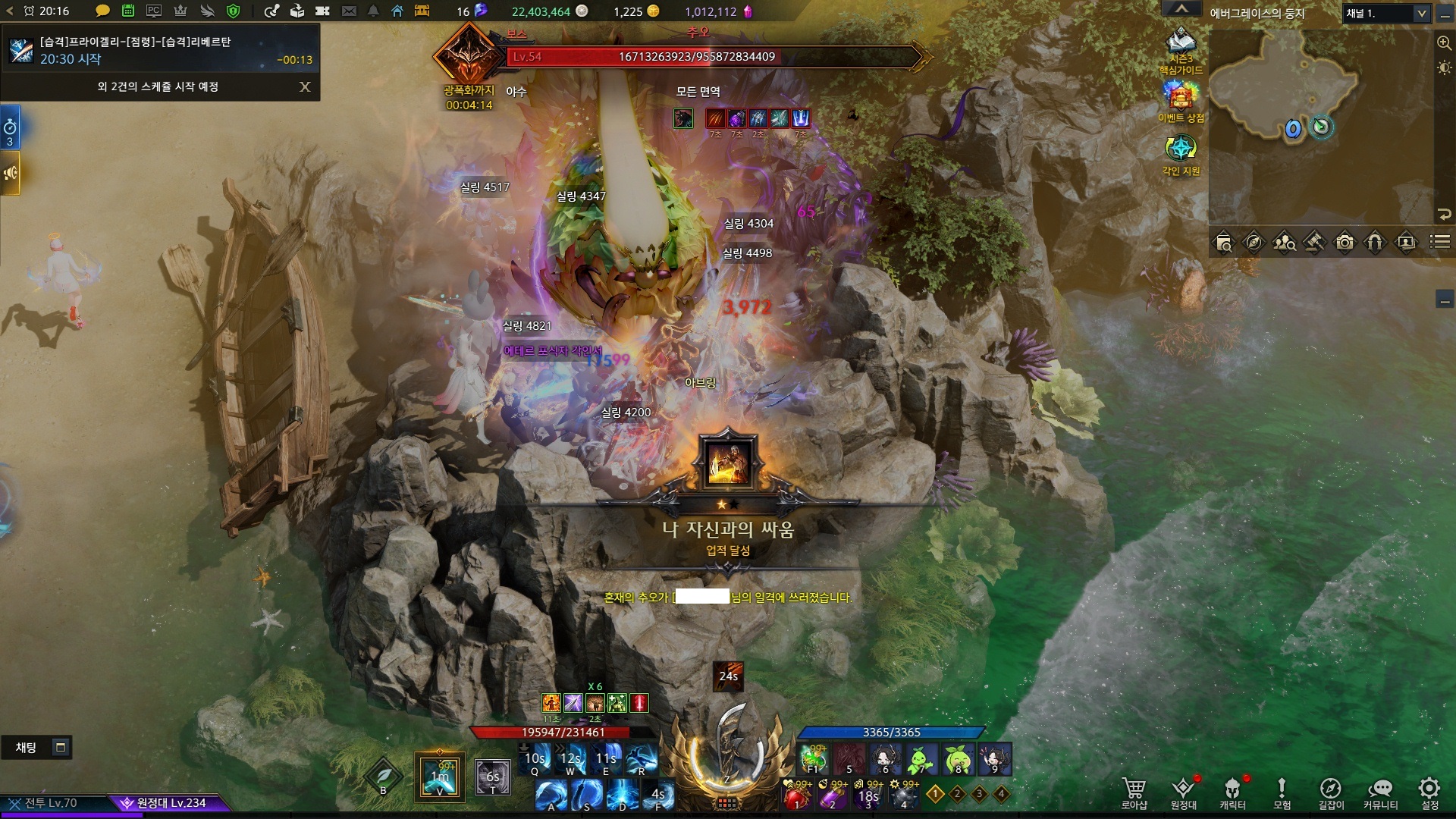Open the auction gavel icon
1456x819 pixels.
coord(1314,243)
